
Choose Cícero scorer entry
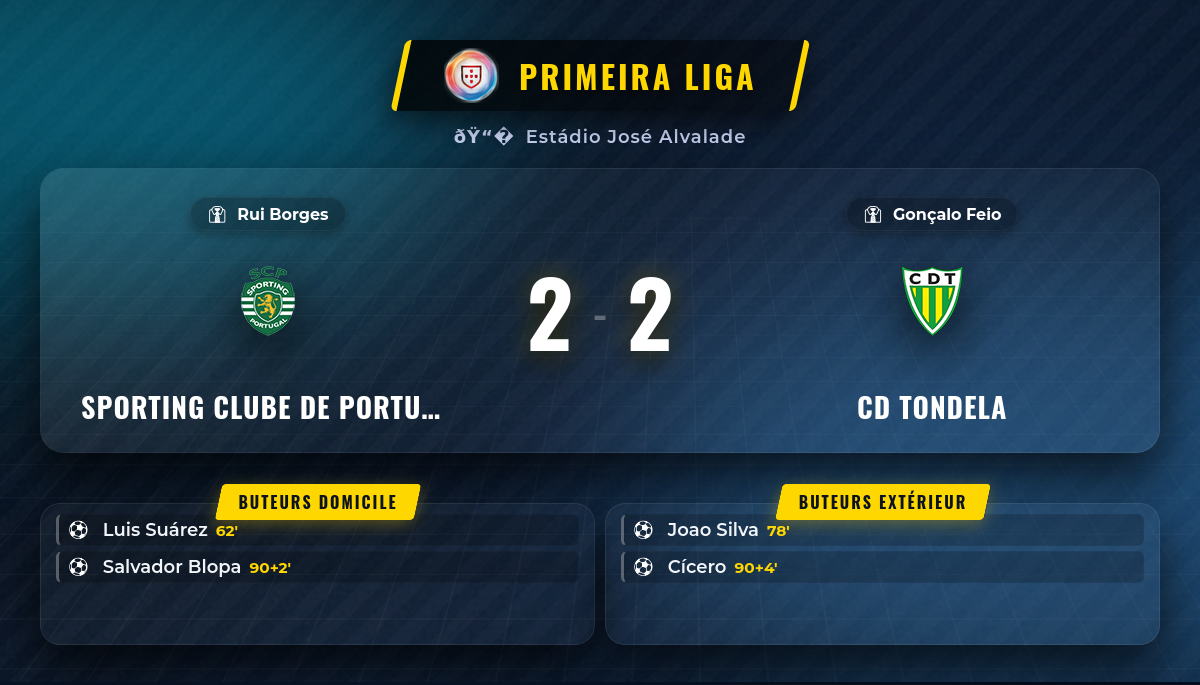point(882,567)
